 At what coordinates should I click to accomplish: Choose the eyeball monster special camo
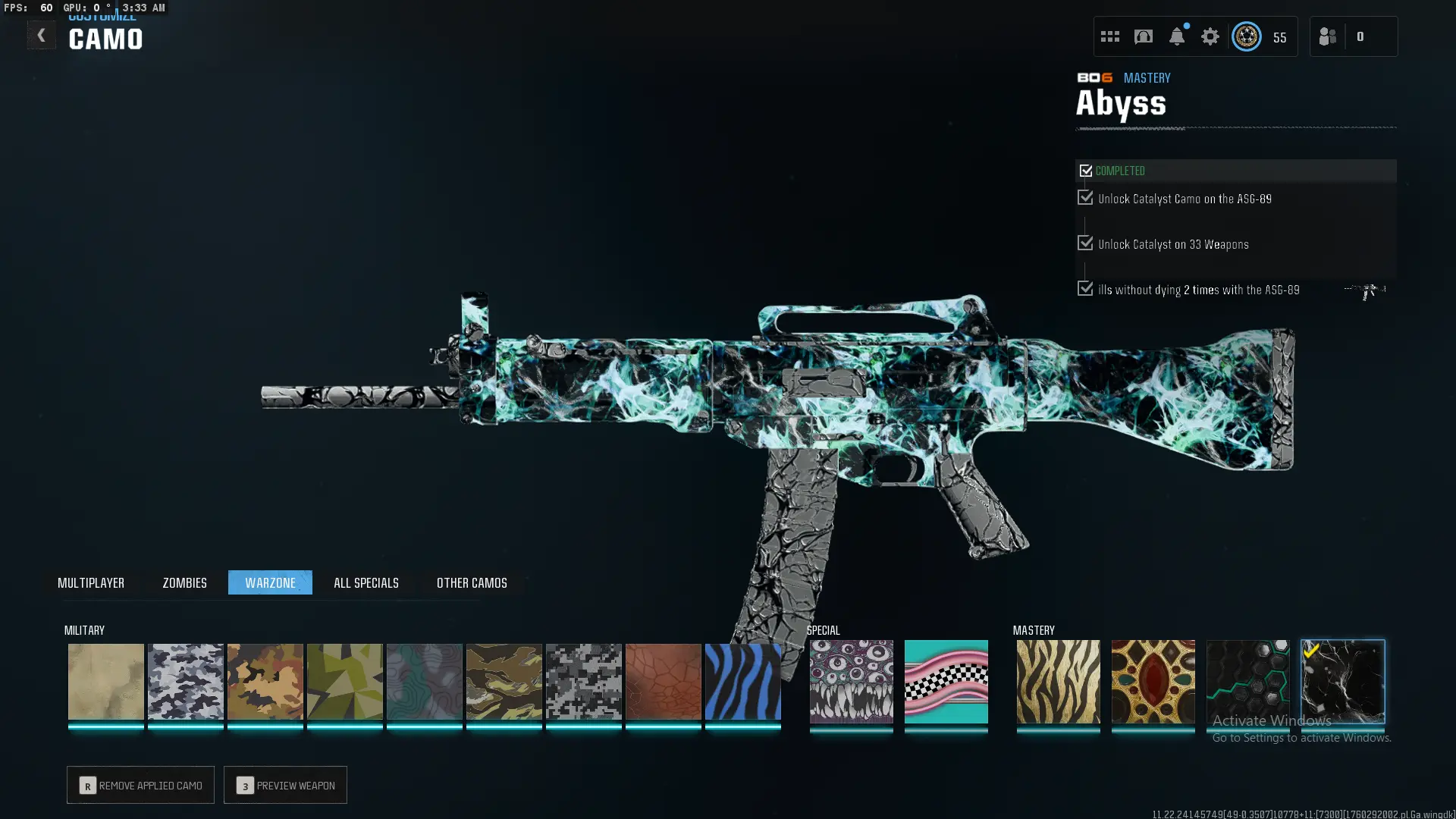coord(852,681)
